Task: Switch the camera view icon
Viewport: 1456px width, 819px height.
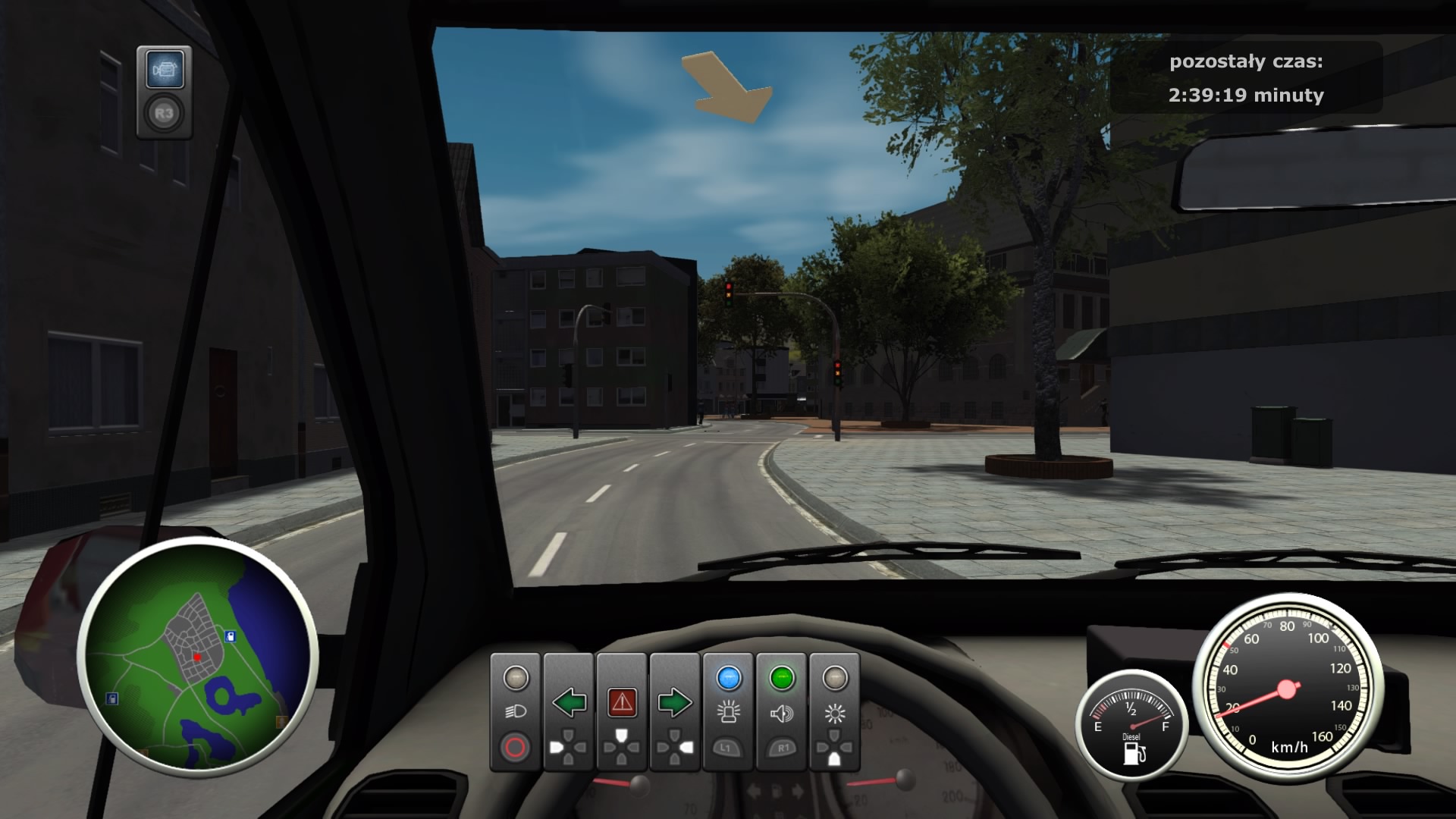Action: 165,71
